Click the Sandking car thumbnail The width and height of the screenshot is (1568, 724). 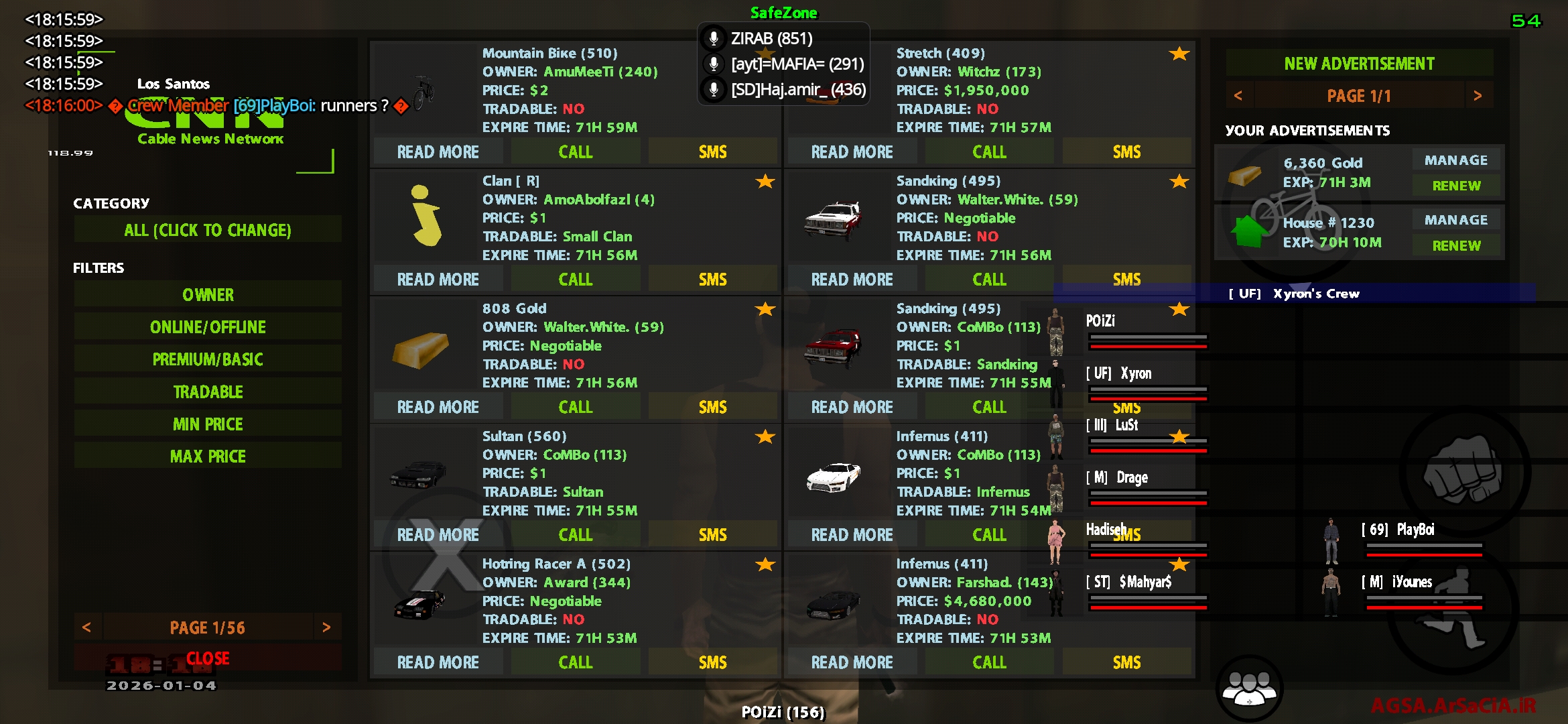pyautogui.click(x=834, y=218)
